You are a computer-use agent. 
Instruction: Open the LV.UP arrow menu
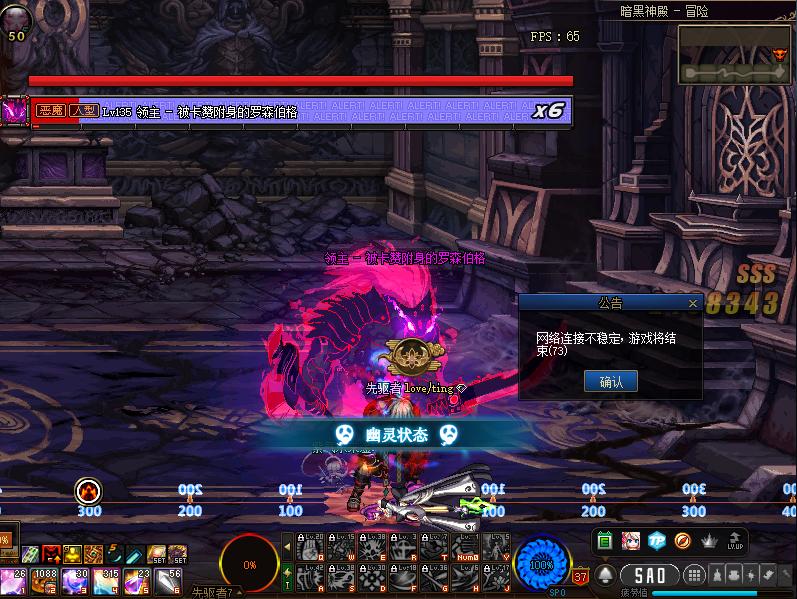735,541
